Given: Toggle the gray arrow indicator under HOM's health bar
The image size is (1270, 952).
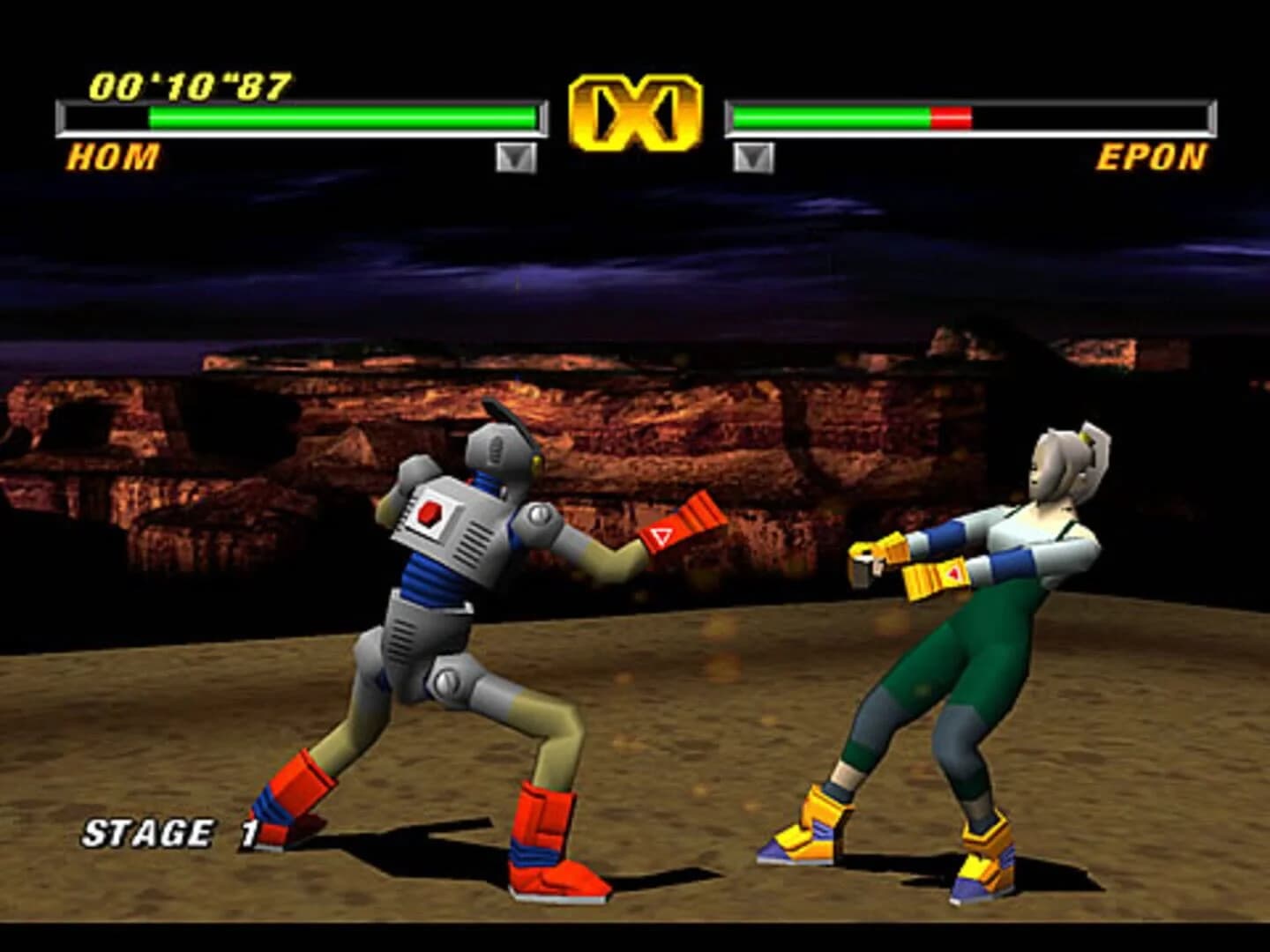Looking at the screenshot, I should click(516, 159).
